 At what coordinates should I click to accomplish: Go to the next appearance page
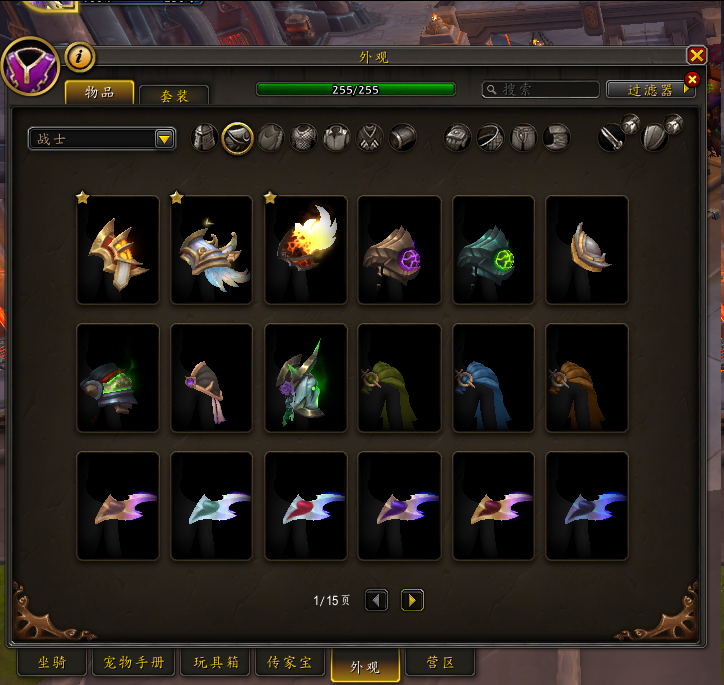click(412, 600)
